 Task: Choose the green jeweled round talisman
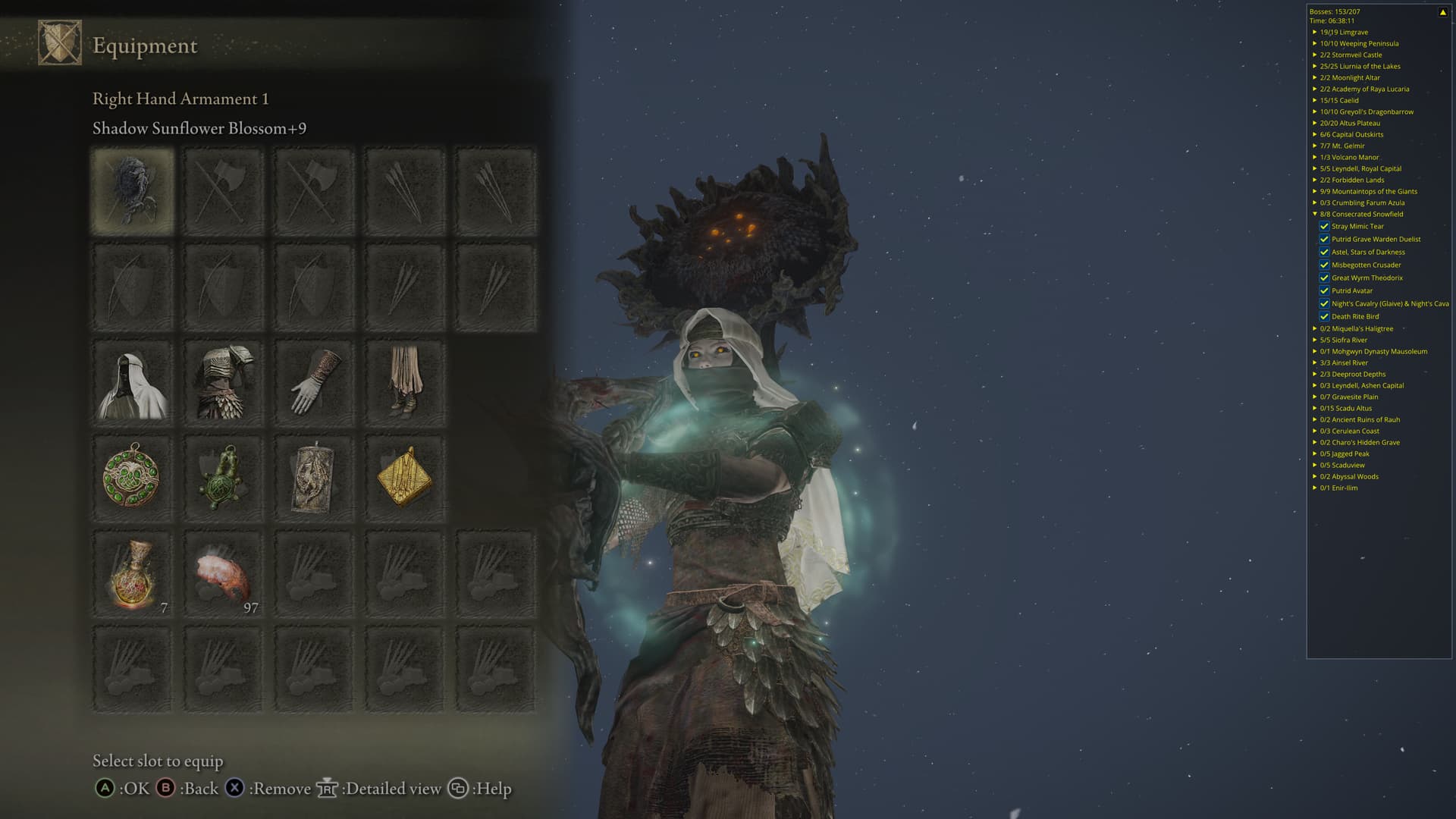tap(133, 478)
